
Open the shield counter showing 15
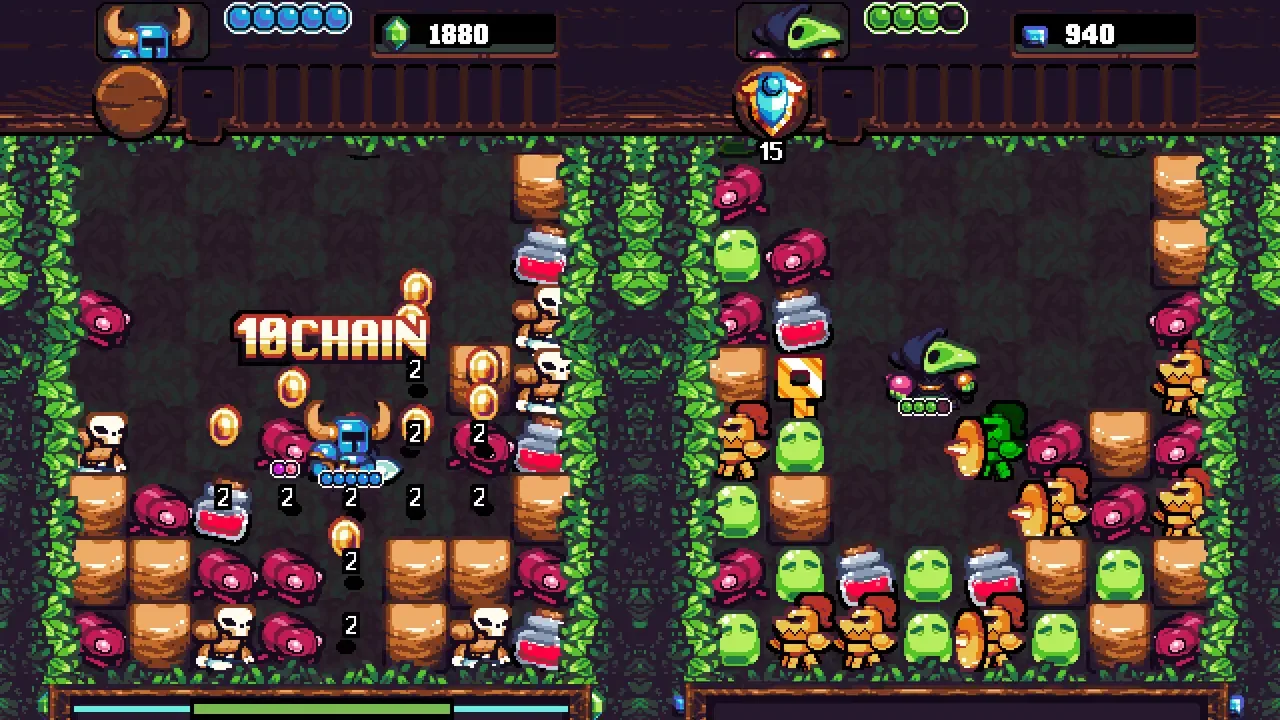[x=772, y=152]
